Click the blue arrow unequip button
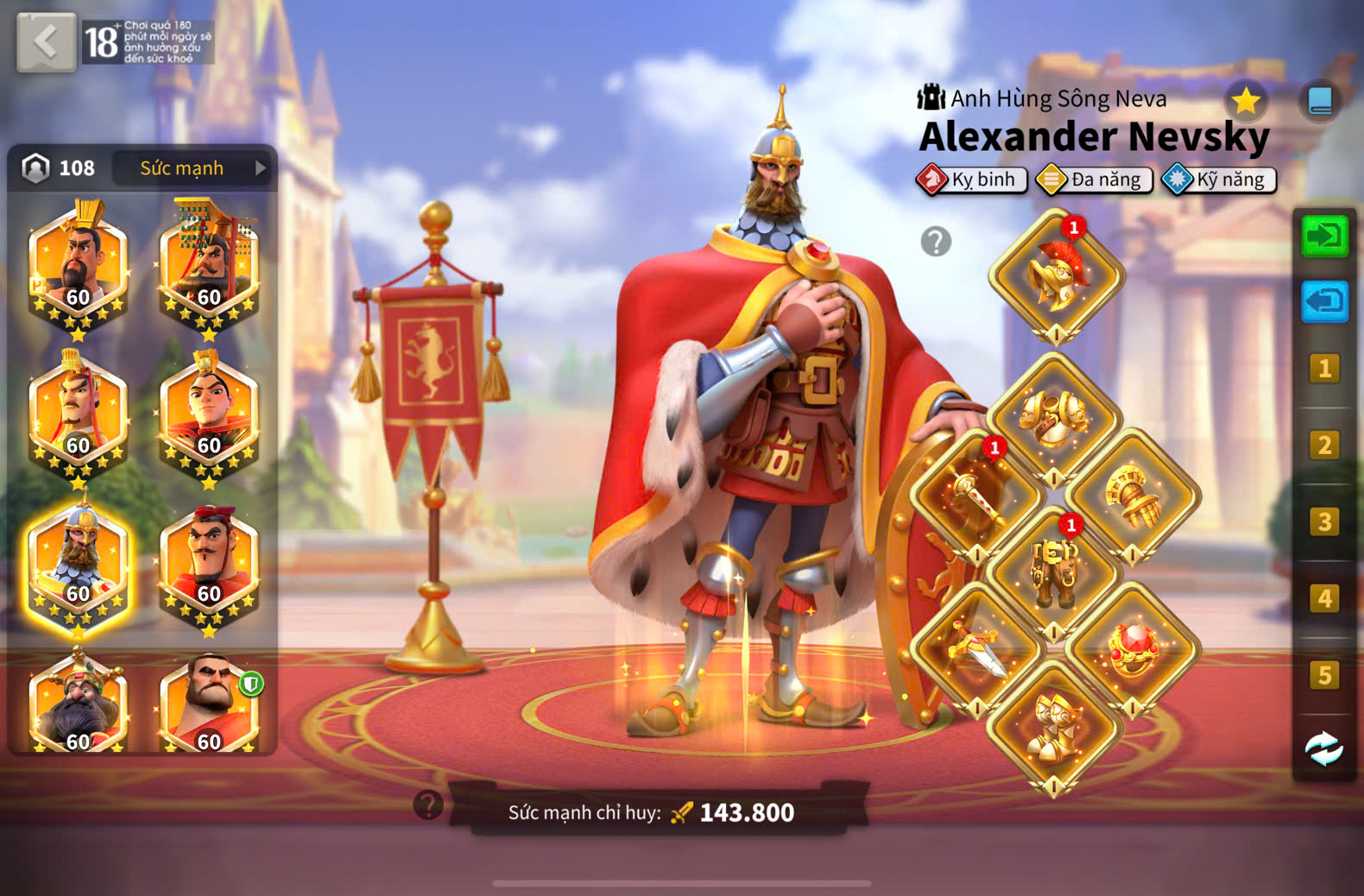 click(x=1324, y=301)
